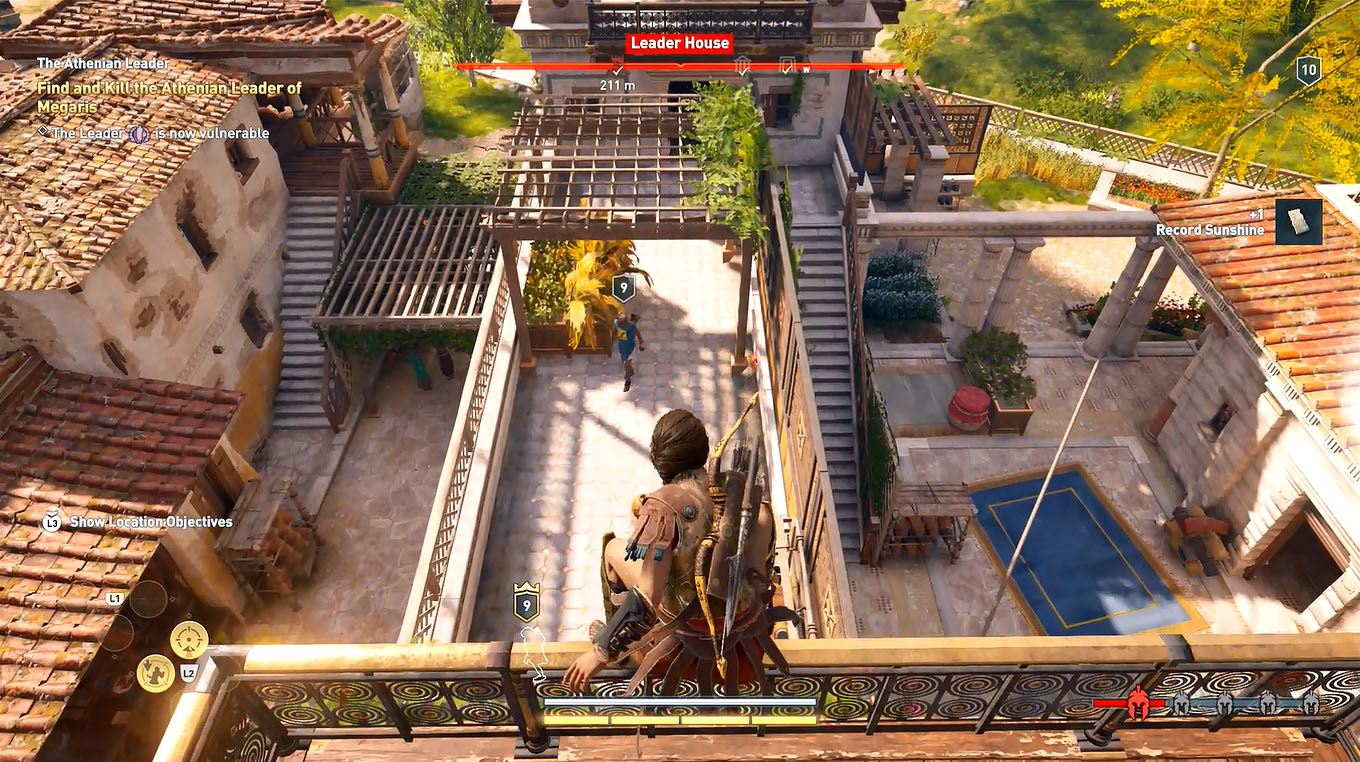Click the L2 button prompt icon
The height and width of the screenshot is (762, 1360).
point(189,673)
